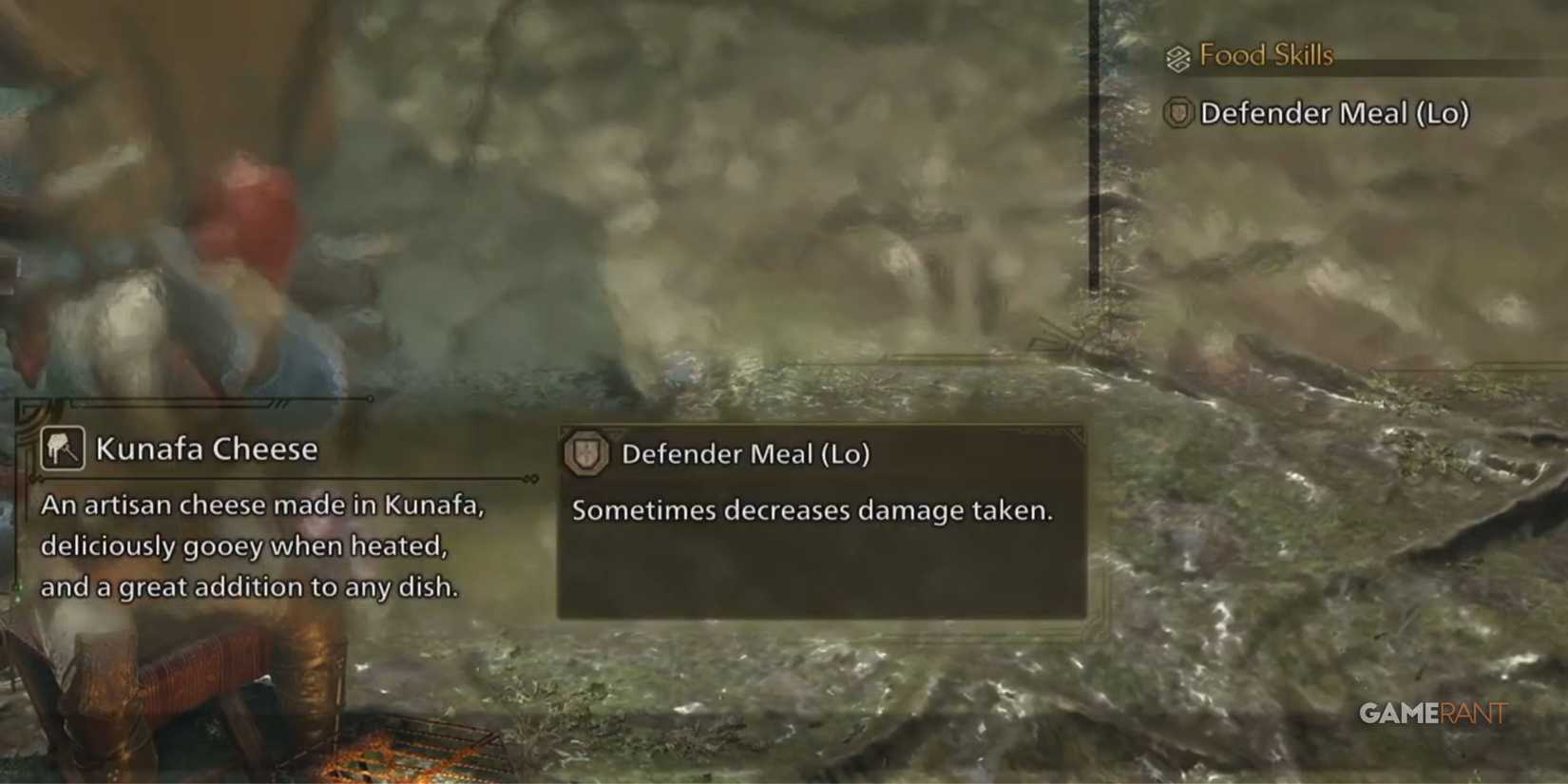Click the shield emblem in the Defender Meal tooltip
The image size is (1568, 784).
587,453
